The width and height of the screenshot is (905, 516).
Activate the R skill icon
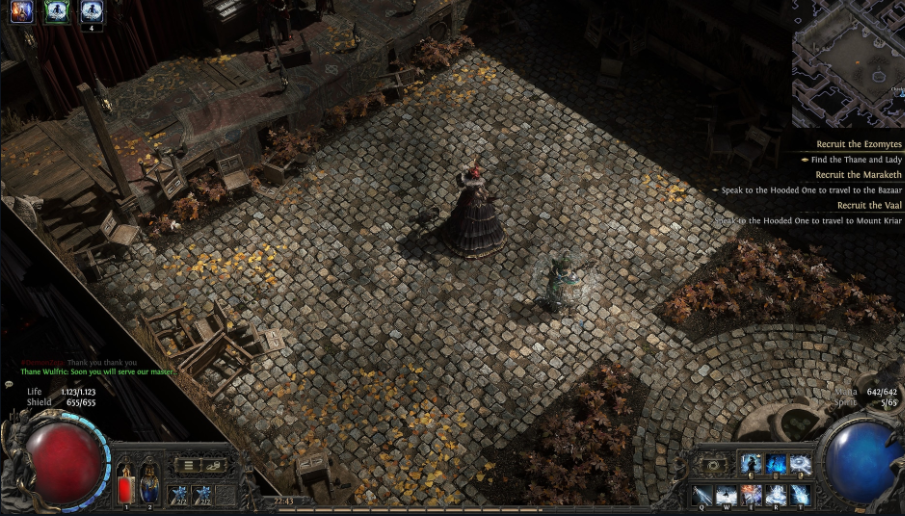[x=776, y=495]
